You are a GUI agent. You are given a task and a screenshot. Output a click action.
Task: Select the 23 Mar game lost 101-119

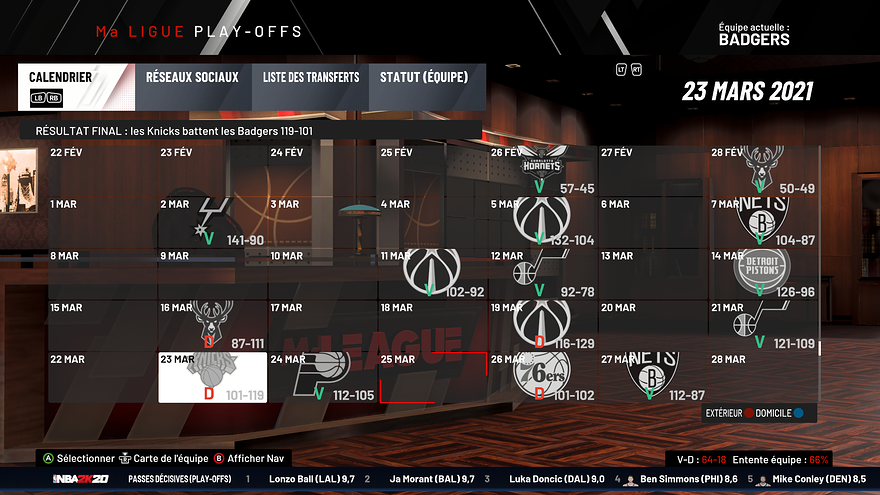[213, 377]
